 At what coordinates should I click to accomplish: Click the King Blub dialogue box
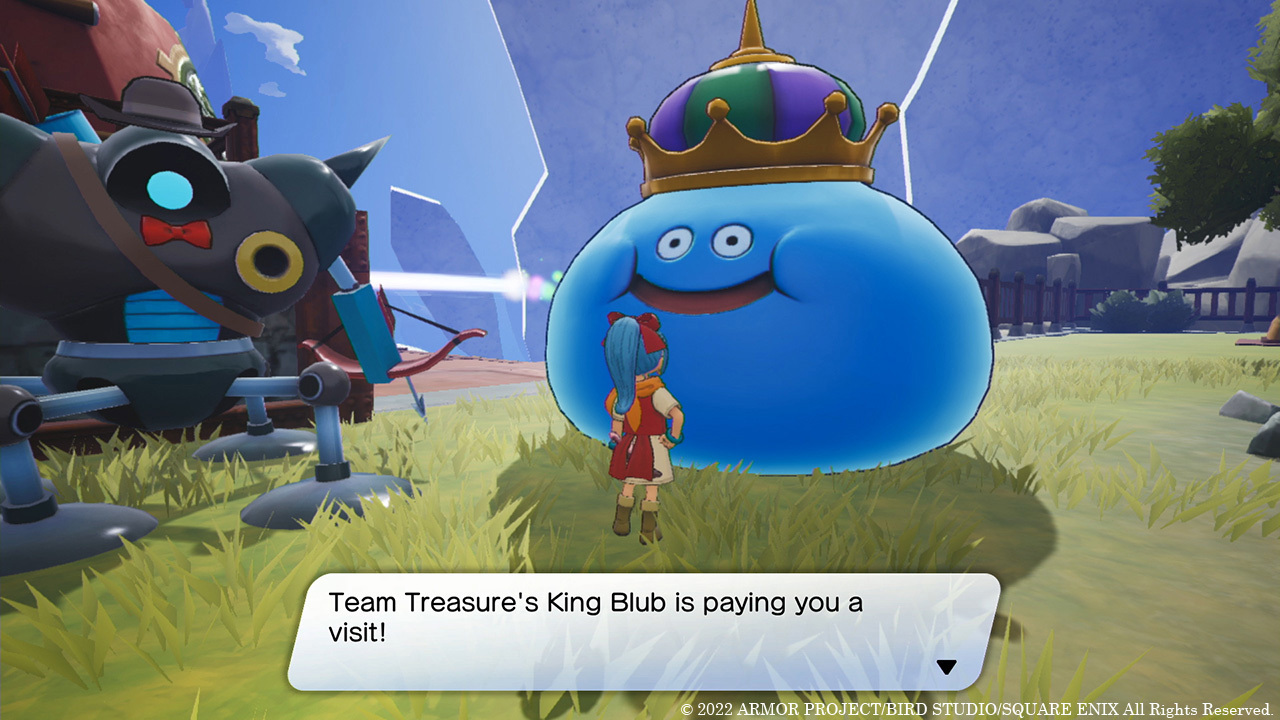[642, 631]
